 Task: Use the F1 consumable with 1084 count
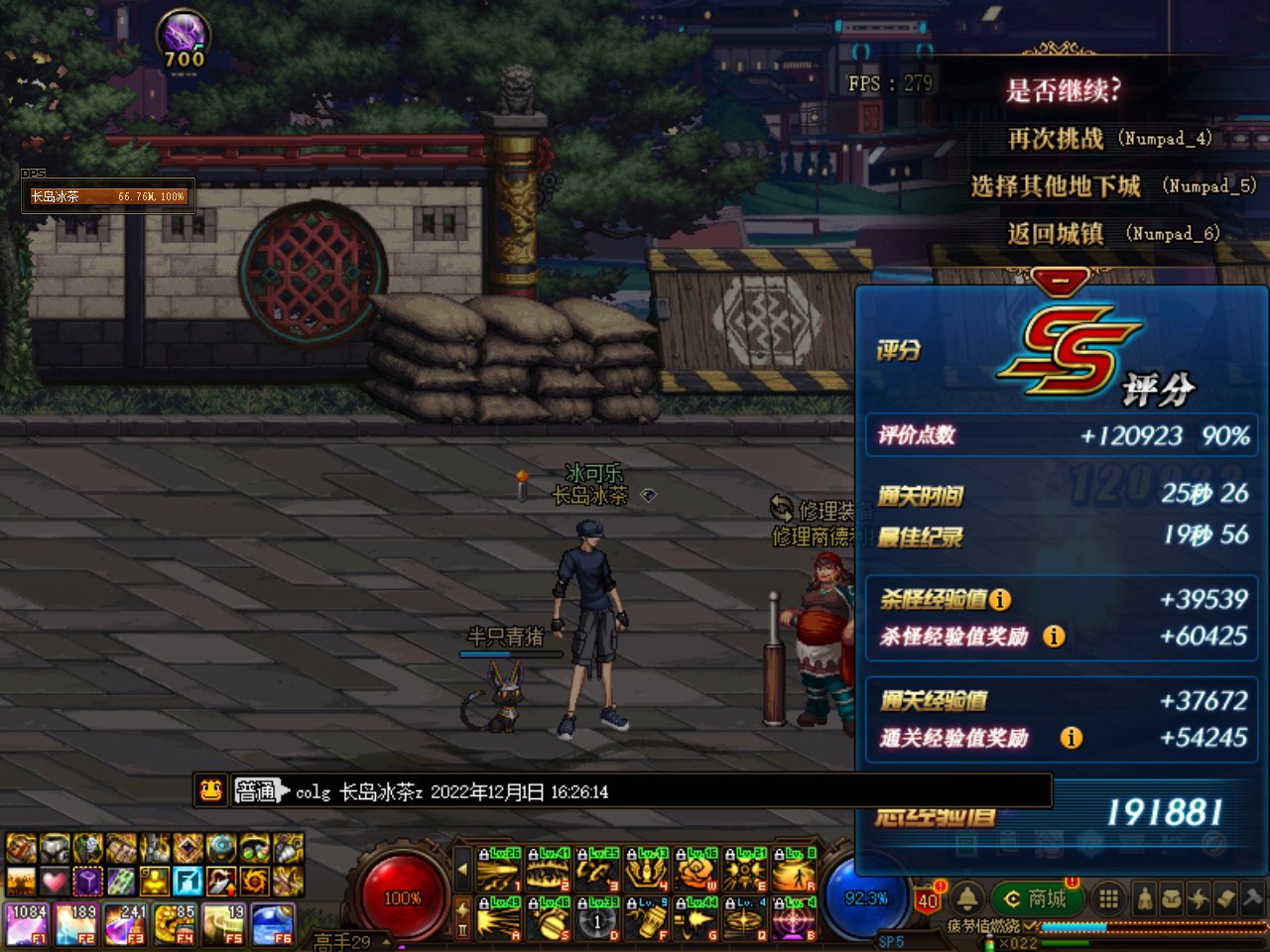pos(28,922)
